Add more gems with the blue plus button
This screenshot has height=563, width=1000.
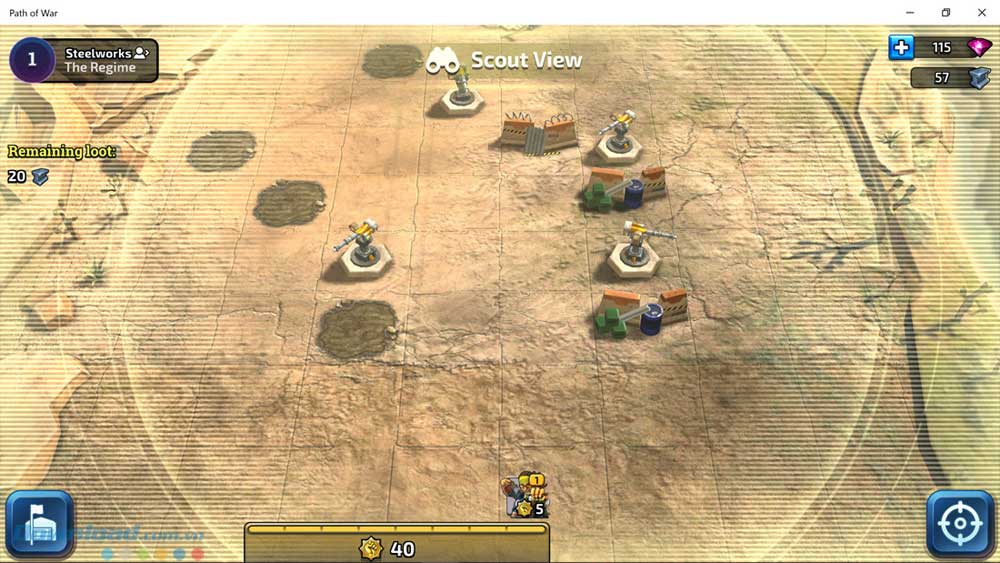[x=901, y=48]
